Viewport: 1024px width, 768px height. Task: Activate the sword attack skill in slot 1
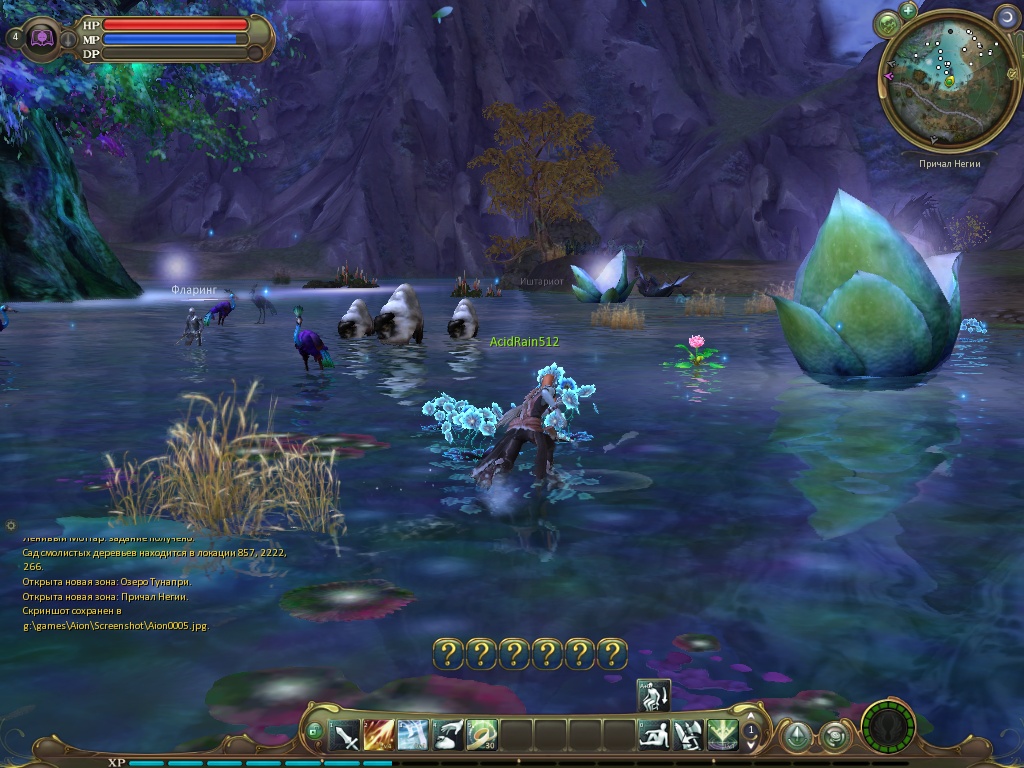tap(345, 736)
